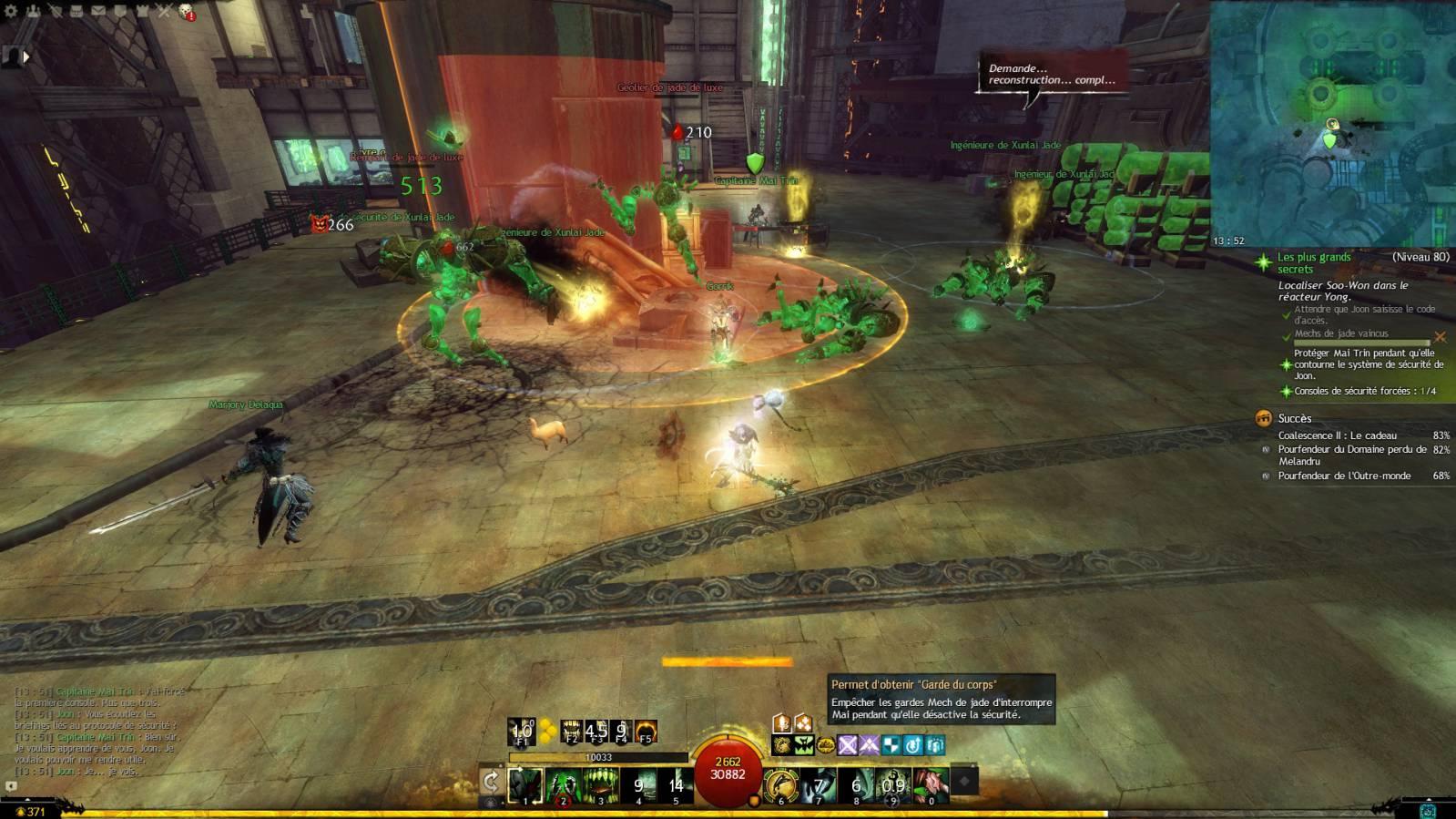This screenshot has height=819, width=1456.
Task: Expand the party portrait arrow
Action: [x=25, y=56]
